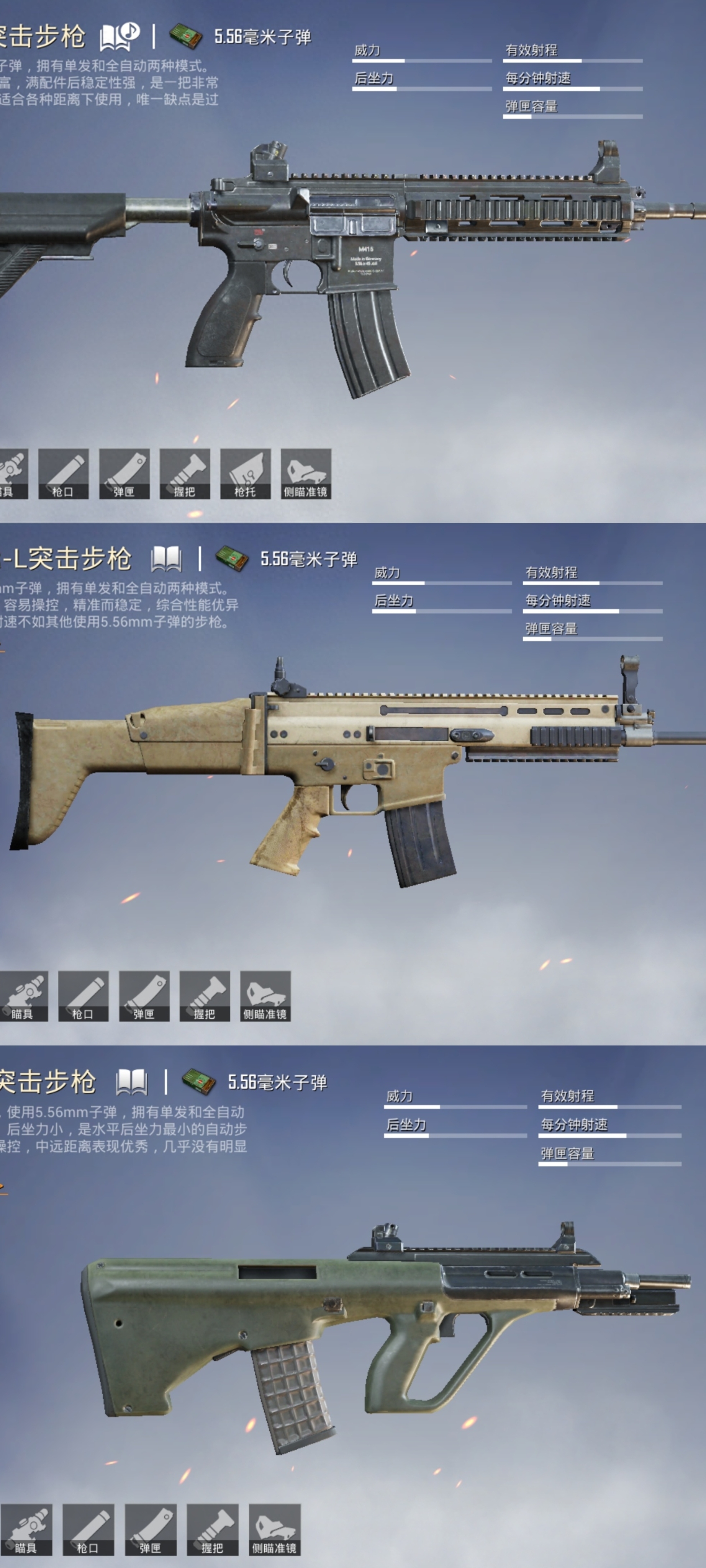
Task: Choose the M416's 弹匣 magazine slot
Action: [124, 474]
